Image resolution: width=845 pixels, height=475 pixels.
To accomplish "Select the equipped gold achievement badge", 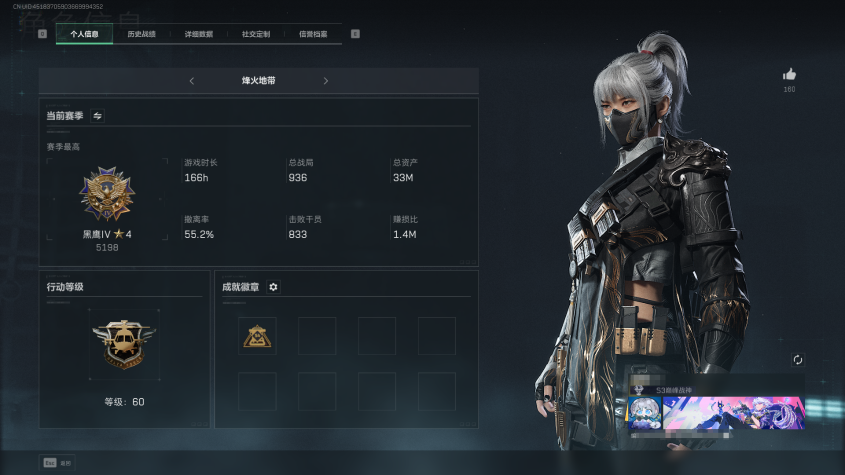I will pyautogui.click(x=257, y=336).
